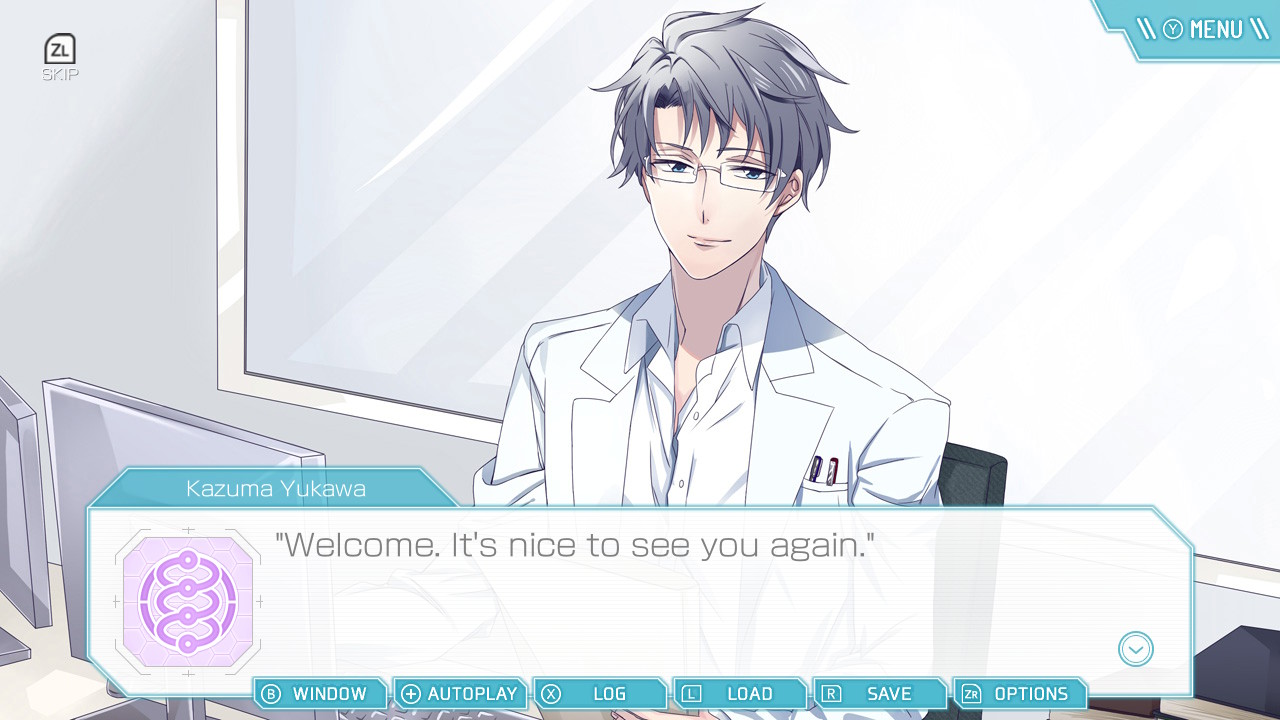Image resolution: width=1280 pixels, height=720 pixels.
Task: Toggle the dialogue Window visibility
Action: (x=318, y=693)
